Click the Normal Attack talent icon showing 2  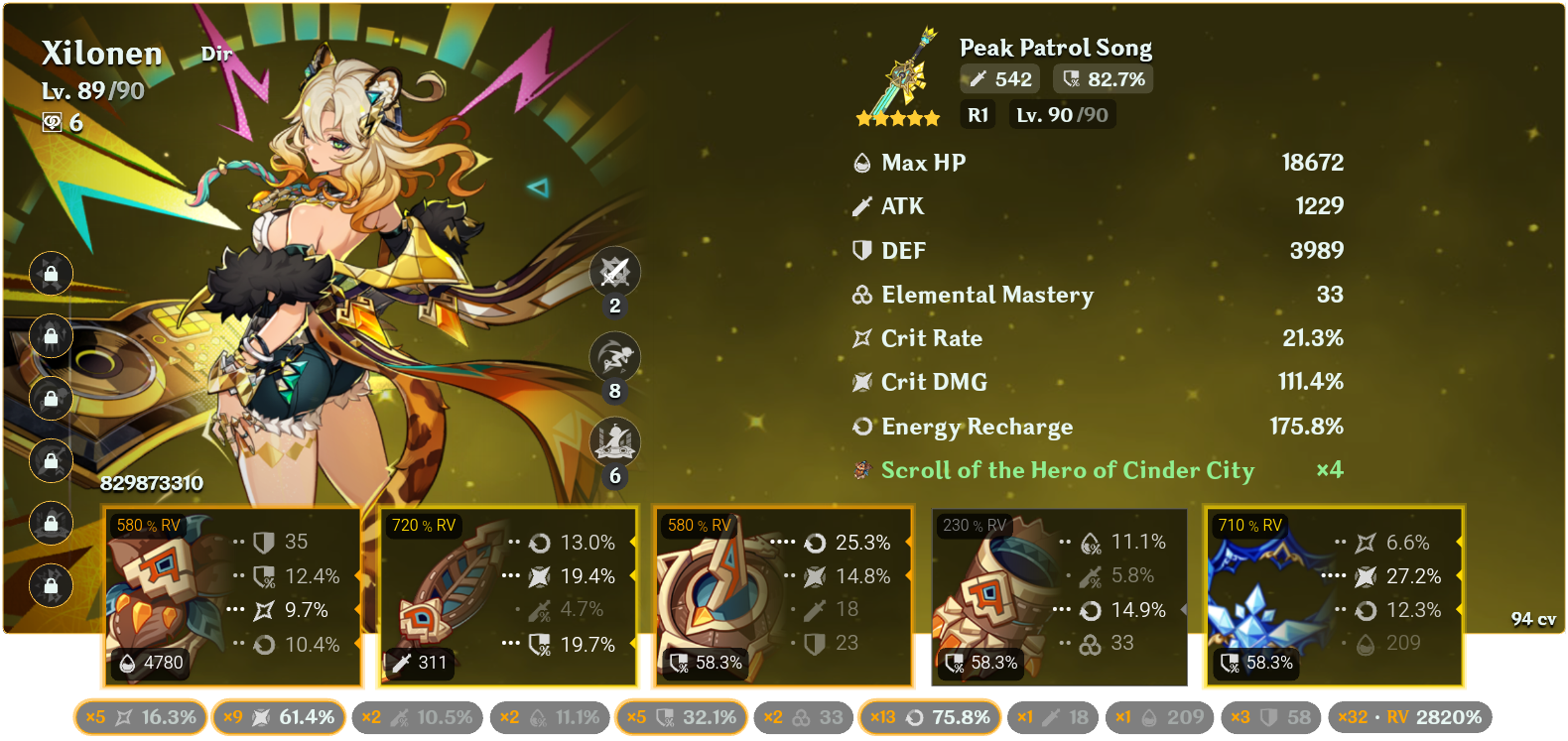pyautogui.click(x=615, y=273)
